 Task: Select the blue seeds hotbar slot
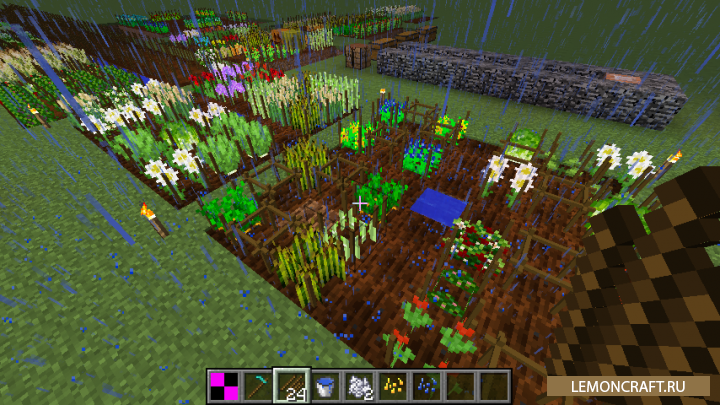point(427,385)
